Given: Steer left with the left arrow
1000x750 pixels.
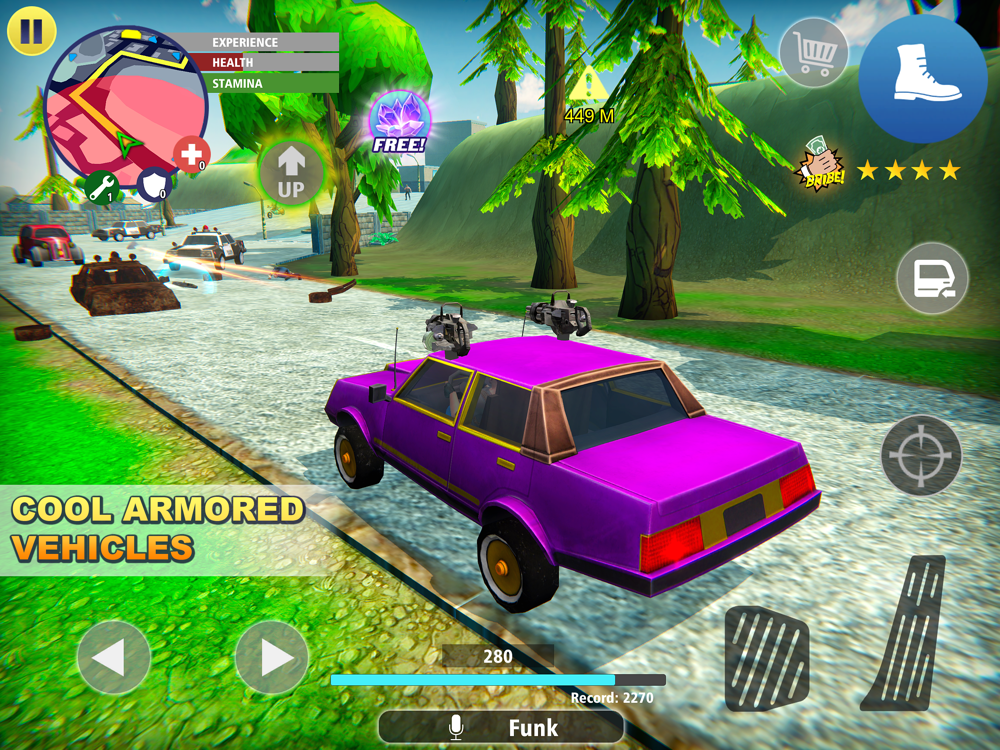Looking at the screenshot, I should click(113, 657).
